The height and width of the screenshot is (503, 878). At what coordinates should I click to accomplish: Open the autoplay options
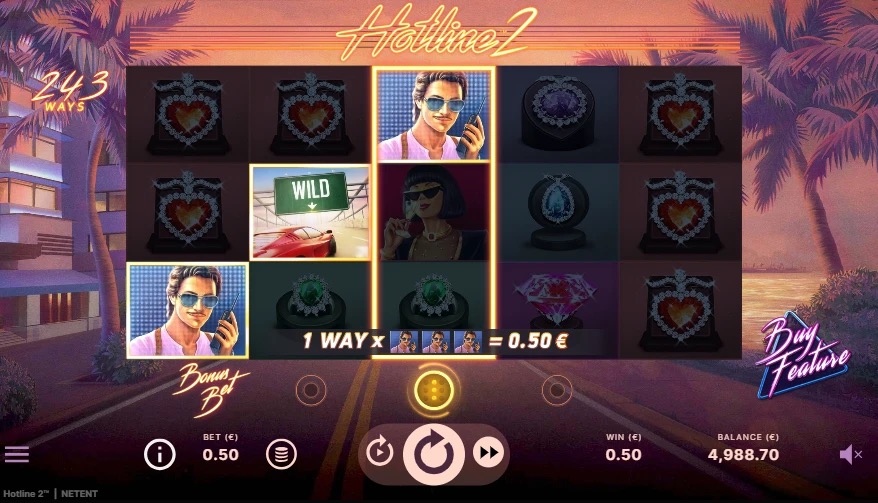coord(379,454)
